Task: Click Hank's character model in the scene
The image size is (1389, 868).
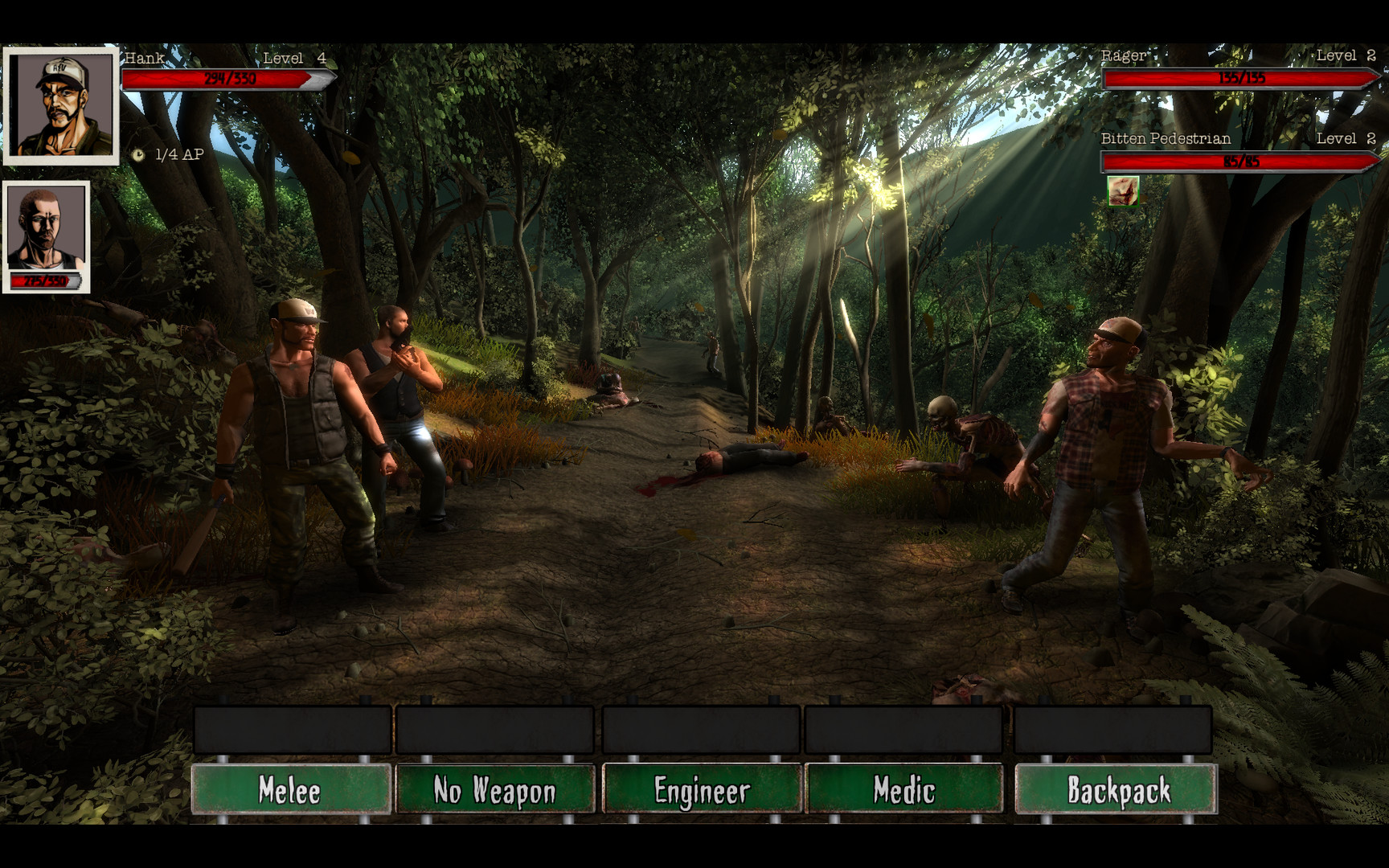Action: coord(297,426)
